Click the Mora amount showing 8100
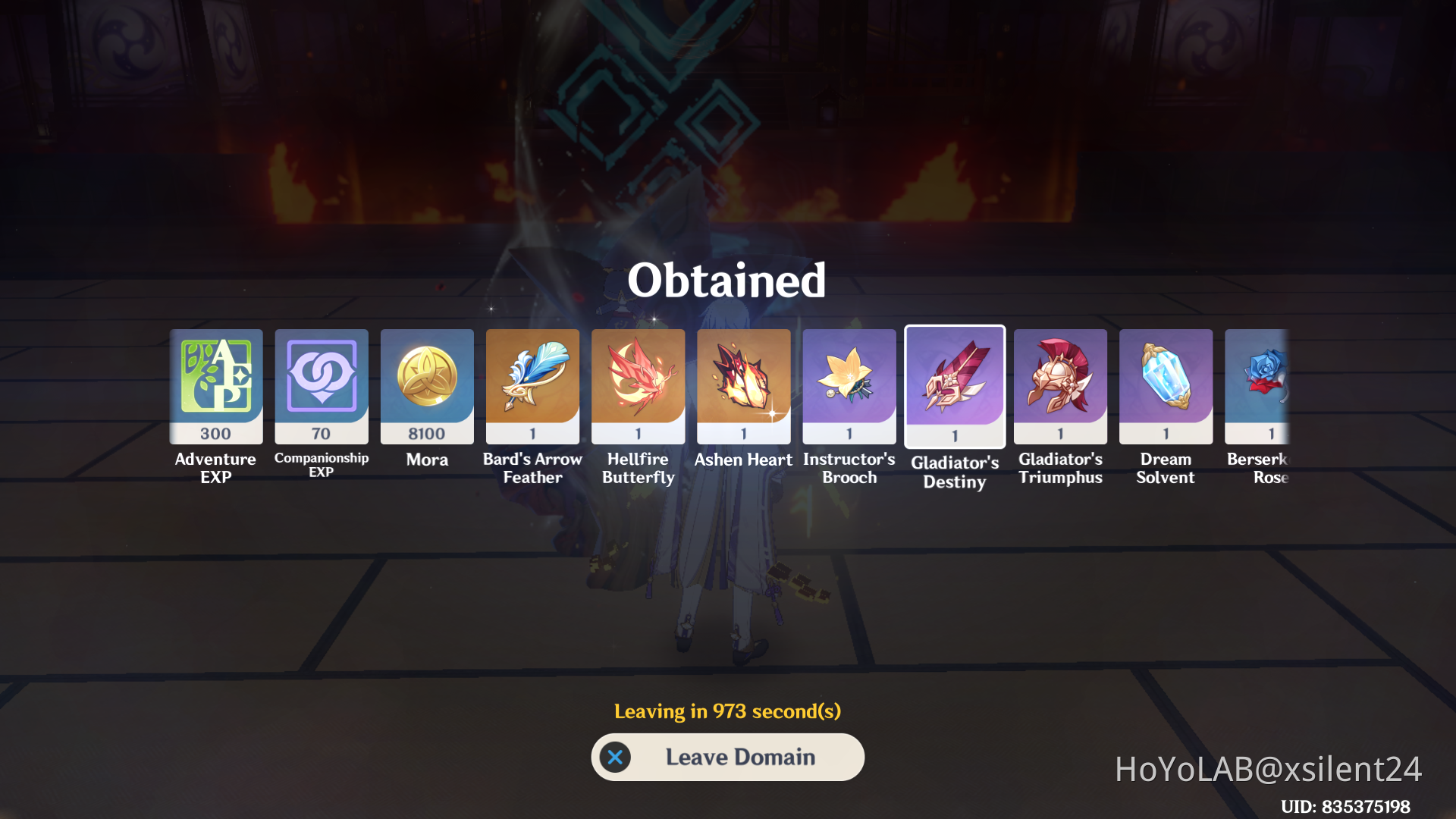The image size is (1456, 819). pos(426,433)
